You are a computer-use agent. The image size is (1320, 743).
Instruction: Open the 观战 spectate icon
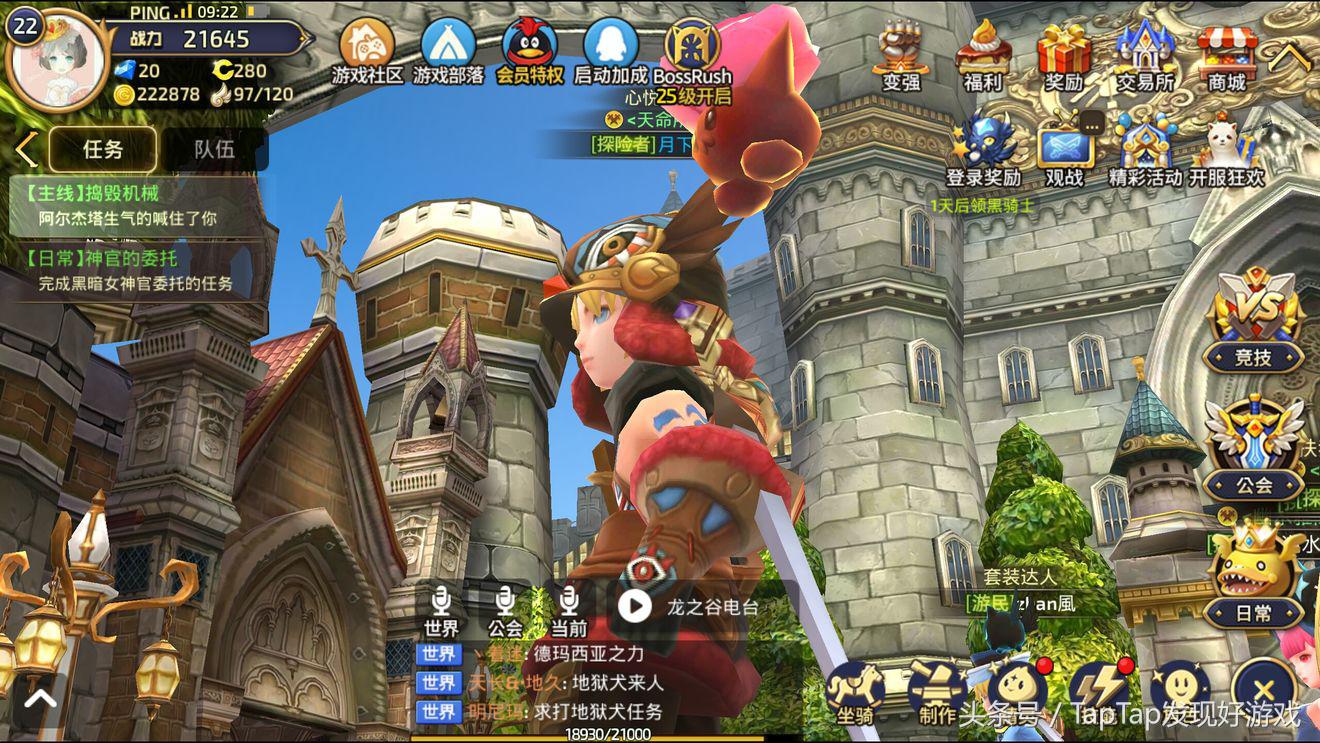click(1064, 148)
